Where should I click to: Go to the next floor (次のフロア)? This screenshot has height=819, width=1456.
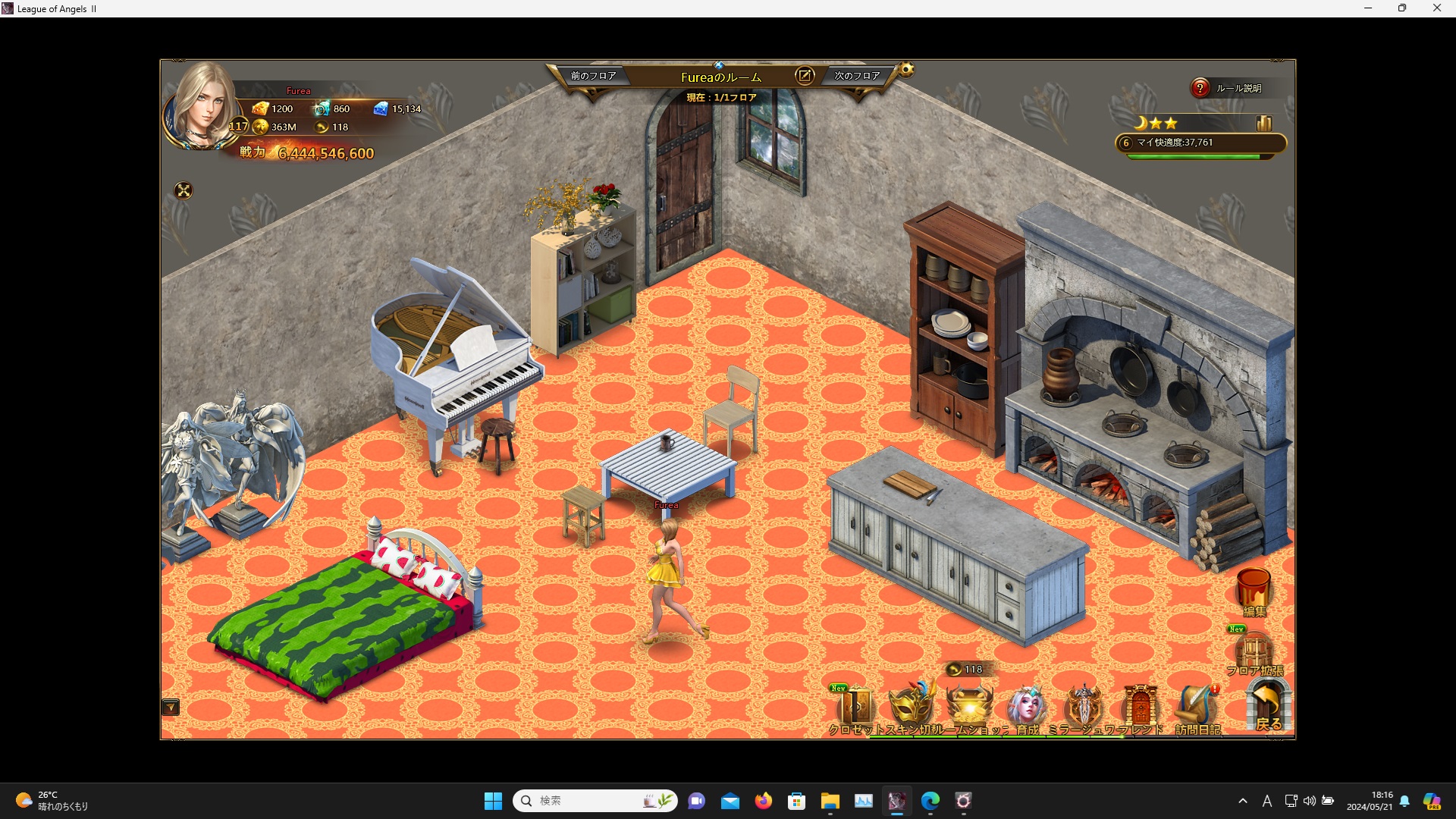tap(857, 76)
